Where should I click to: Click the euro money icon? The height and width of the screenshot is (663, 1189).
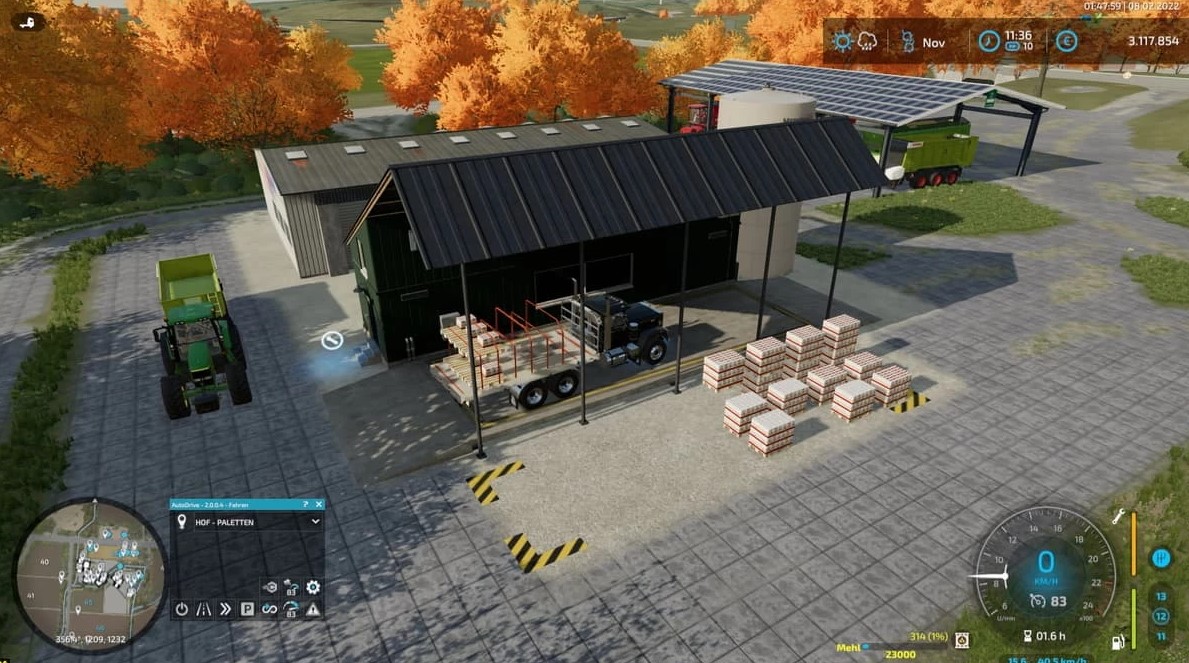pyautogui.click(x=1066, y=42)
